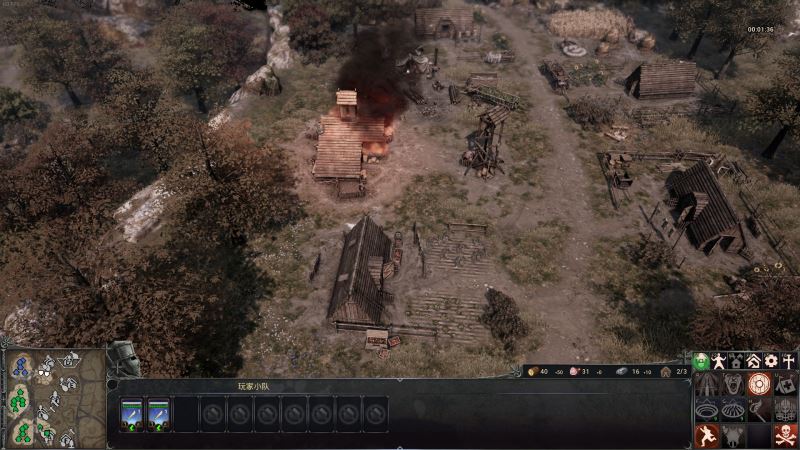Click the roaring beast face command
800x450 pixels.
732,384
